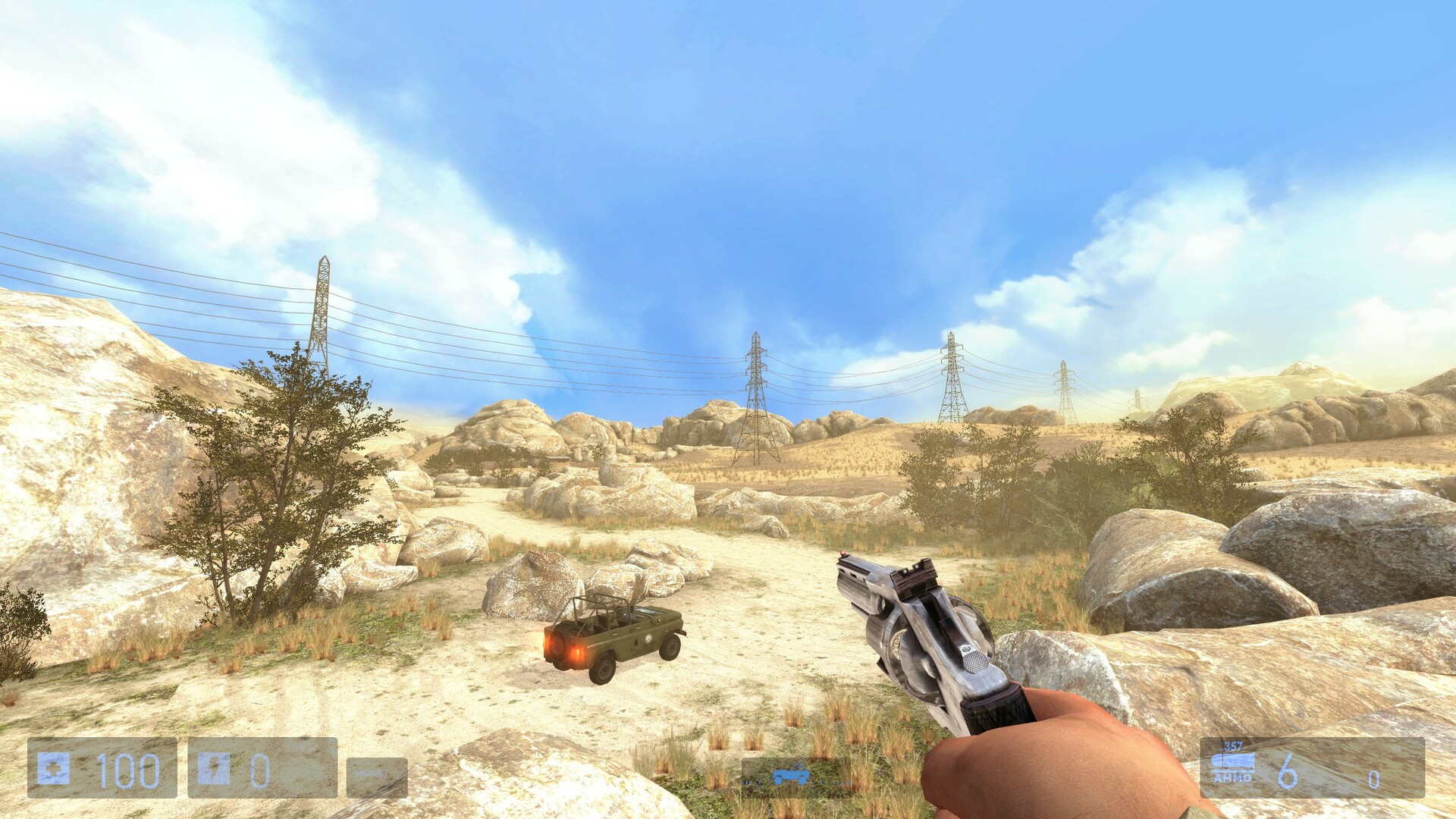
Task: Click the empty secondary ammo HUD panel
Action: pyautogui.click(x=377, y=777)
